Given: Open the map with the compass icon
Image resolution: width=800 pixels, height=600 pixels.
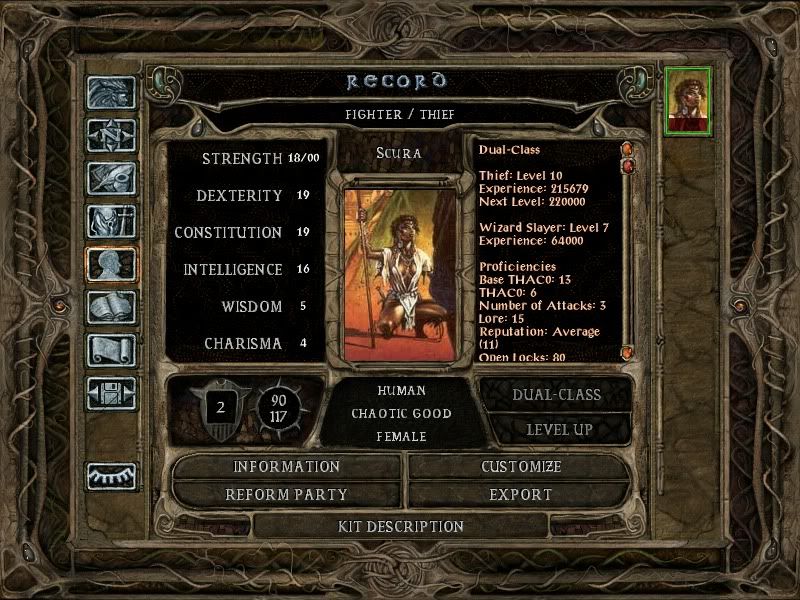Looking at the screenshot, I should tap(111, 135).
